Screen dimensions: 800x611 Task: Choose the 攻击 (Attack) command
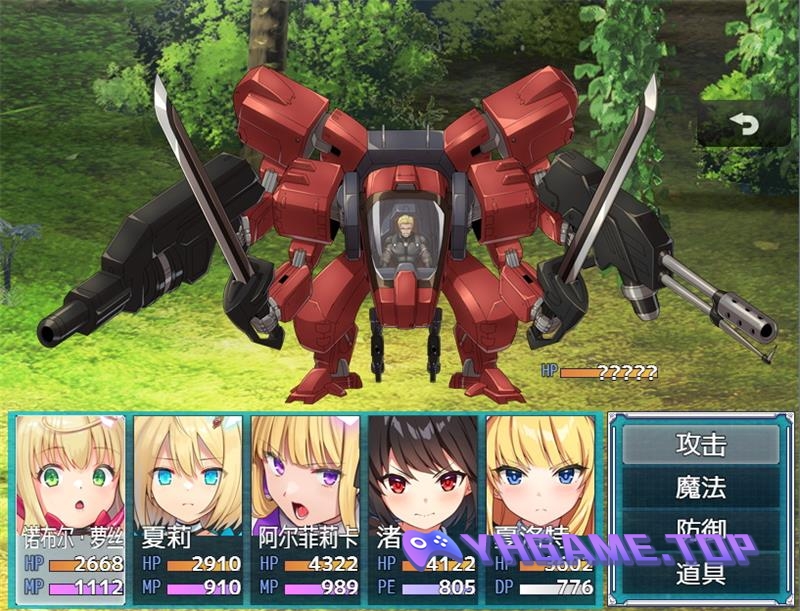(700, 445)
